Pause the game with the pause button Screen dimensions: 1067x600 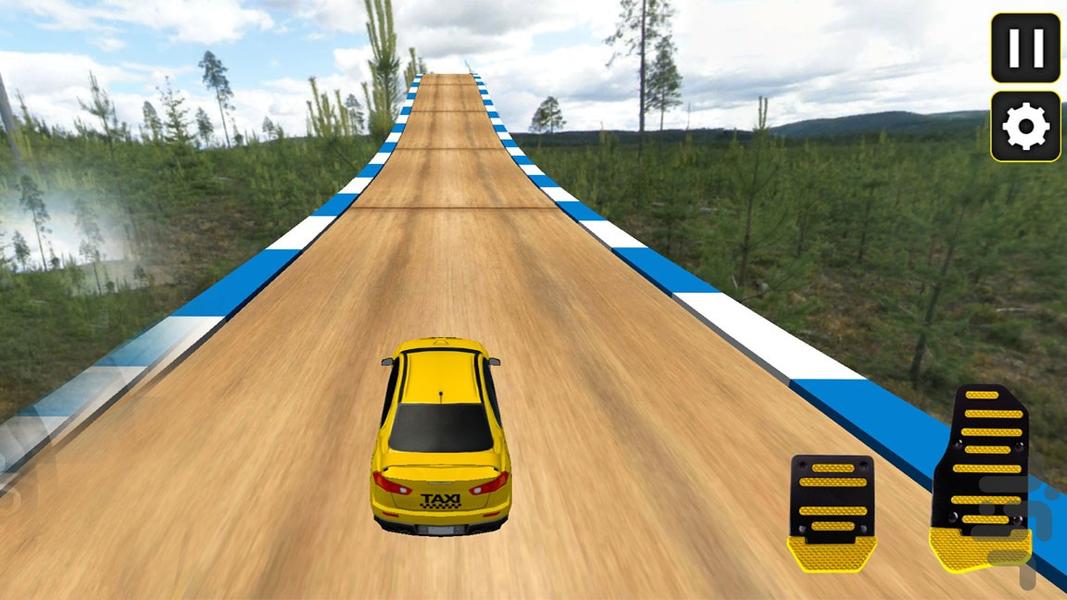pos(1025,48)
